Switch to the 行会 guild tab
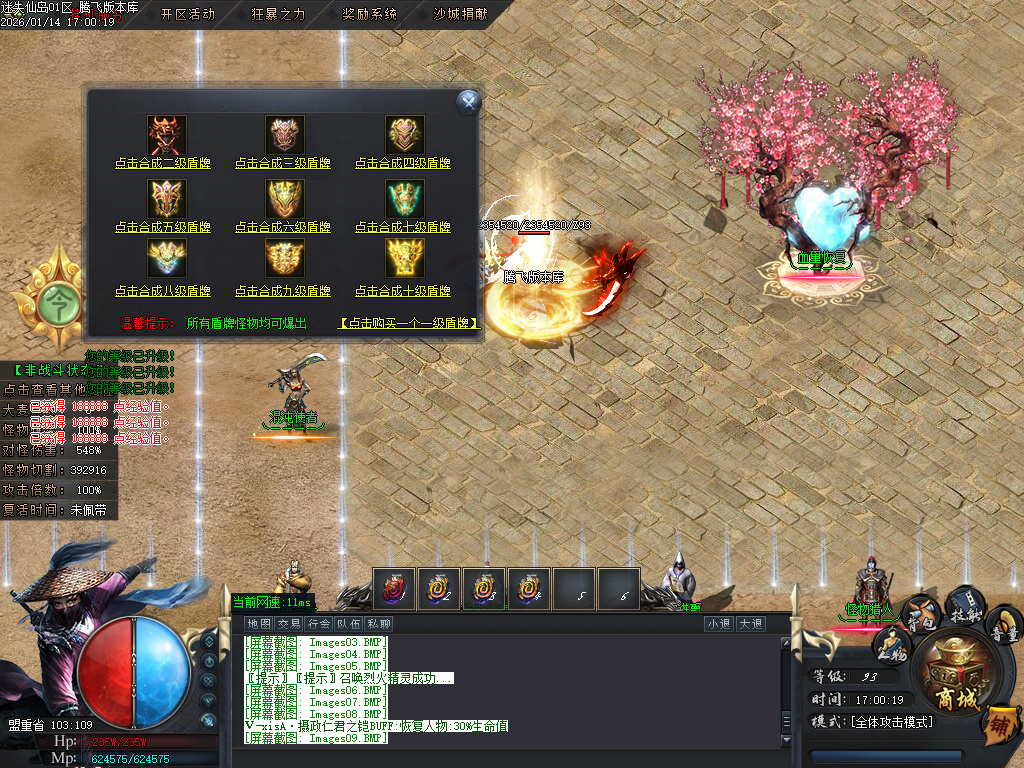 coord(319,624)
